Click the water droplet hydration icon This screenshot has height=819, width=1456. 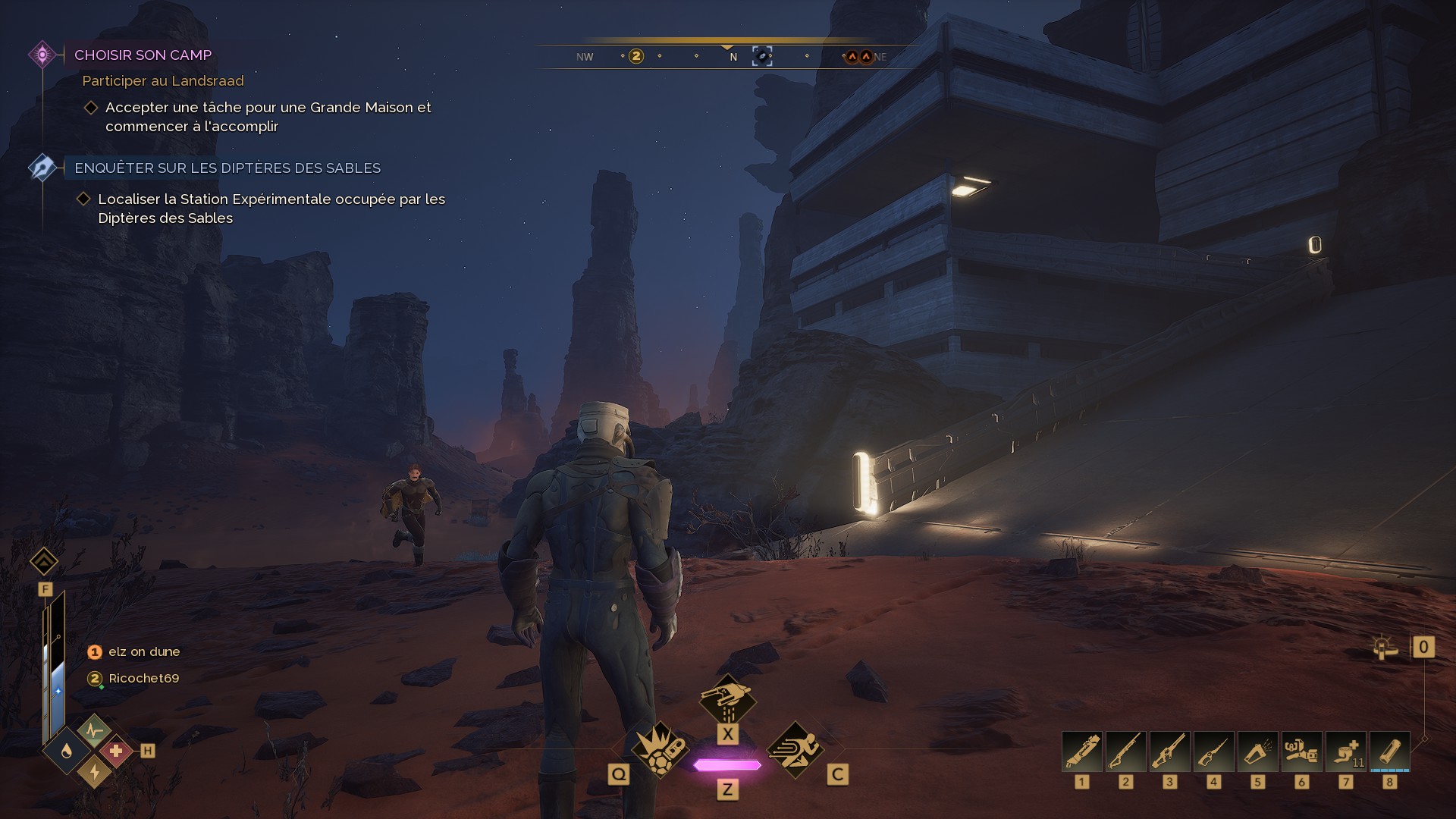click(x=67, y=752)
